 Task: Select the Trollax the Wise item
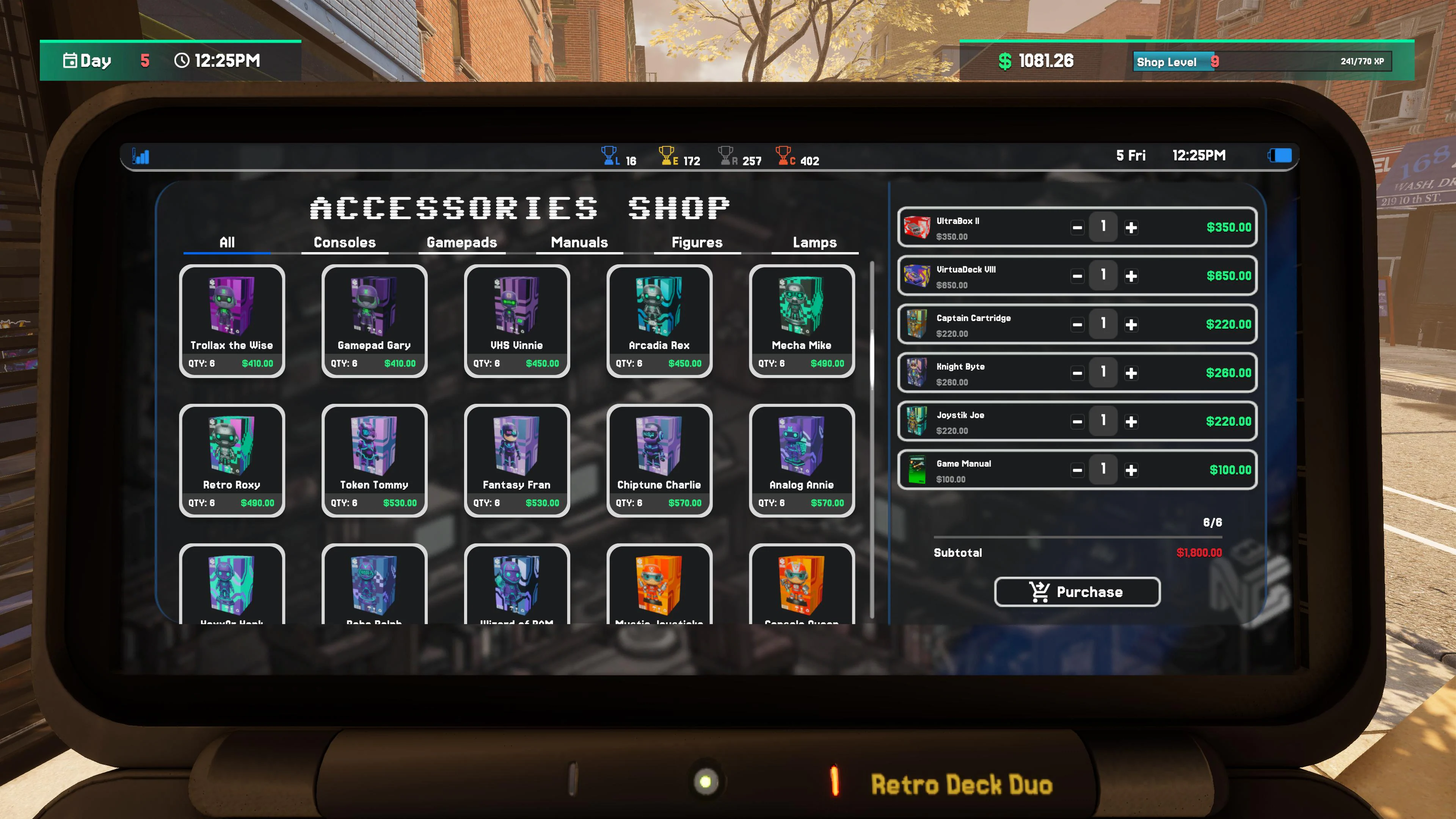click(x=232, y=319)
